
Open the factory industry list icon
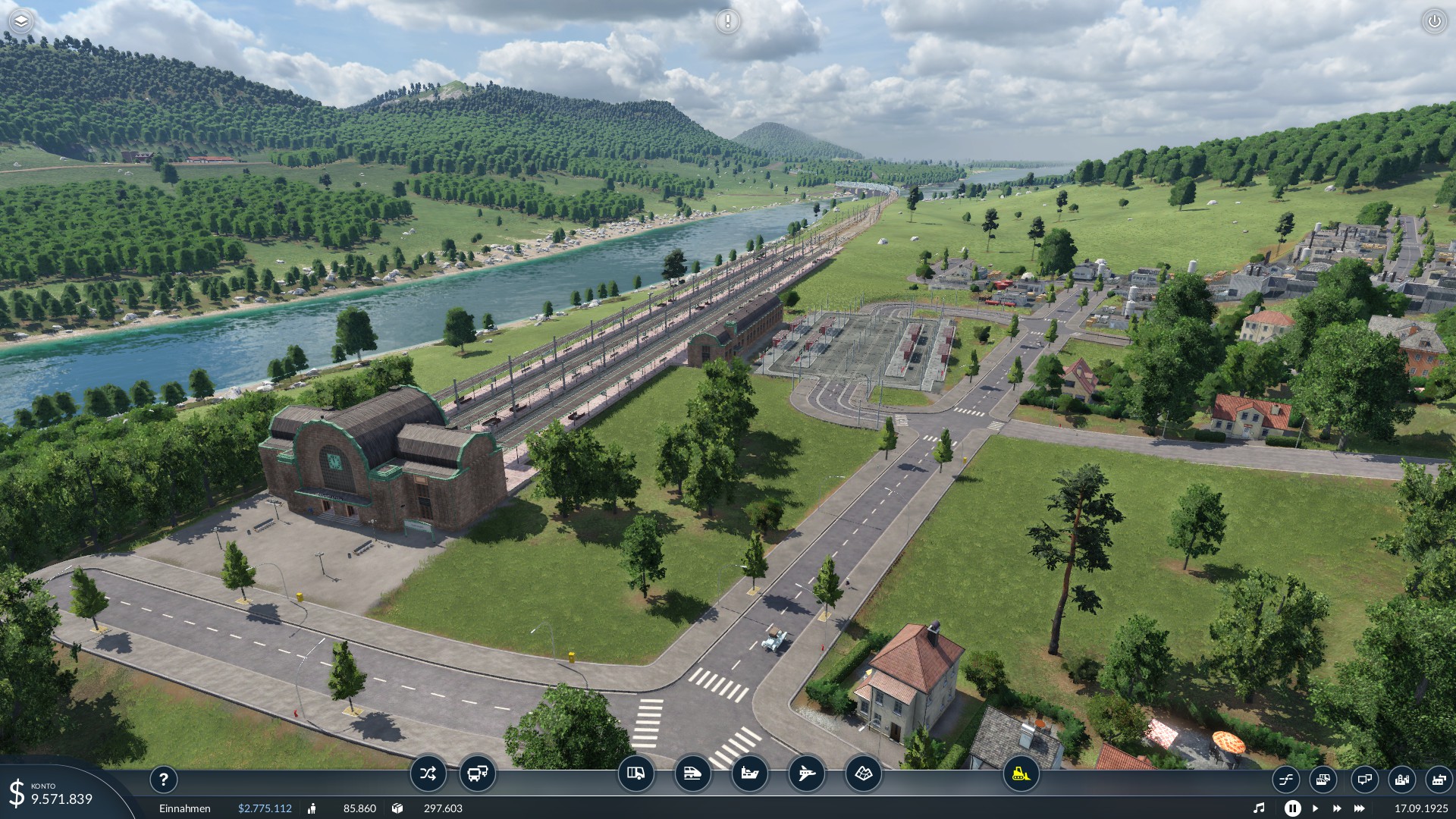(1439, 779)
